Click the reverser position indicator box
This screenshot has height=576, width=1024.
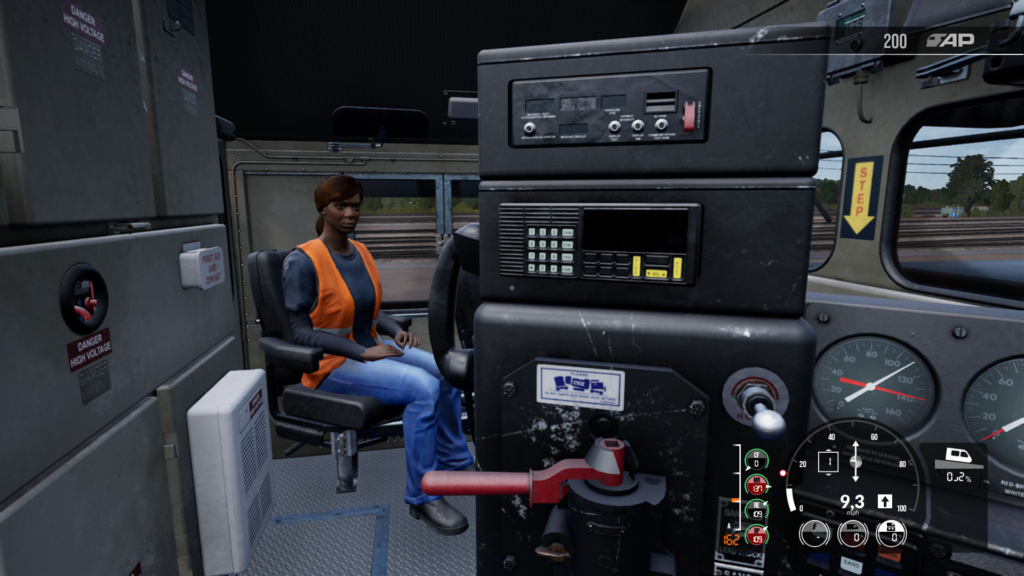[828, 462]
